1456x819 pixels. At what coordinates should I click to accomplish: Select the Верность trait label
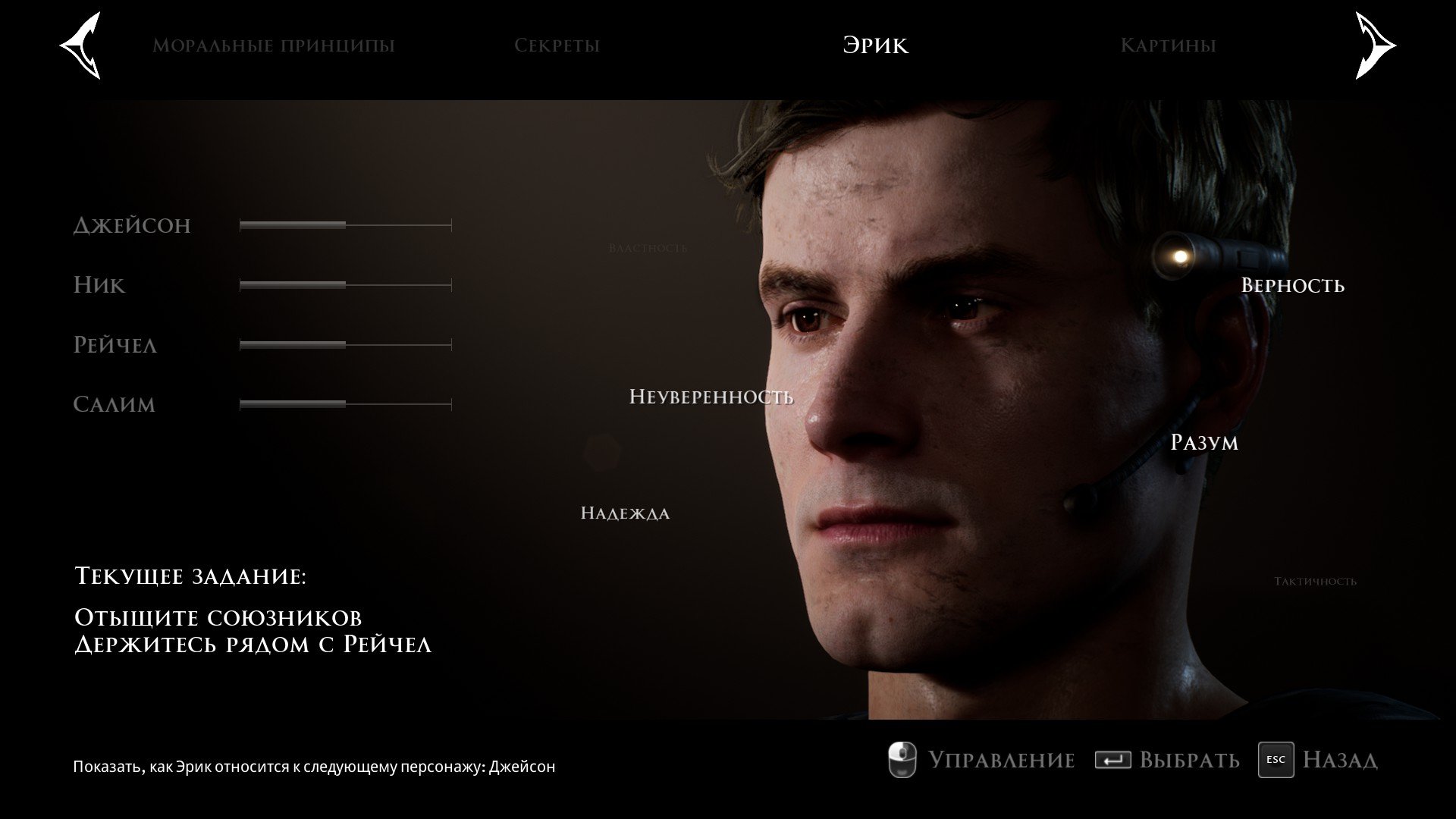(x=1292, y=285)
